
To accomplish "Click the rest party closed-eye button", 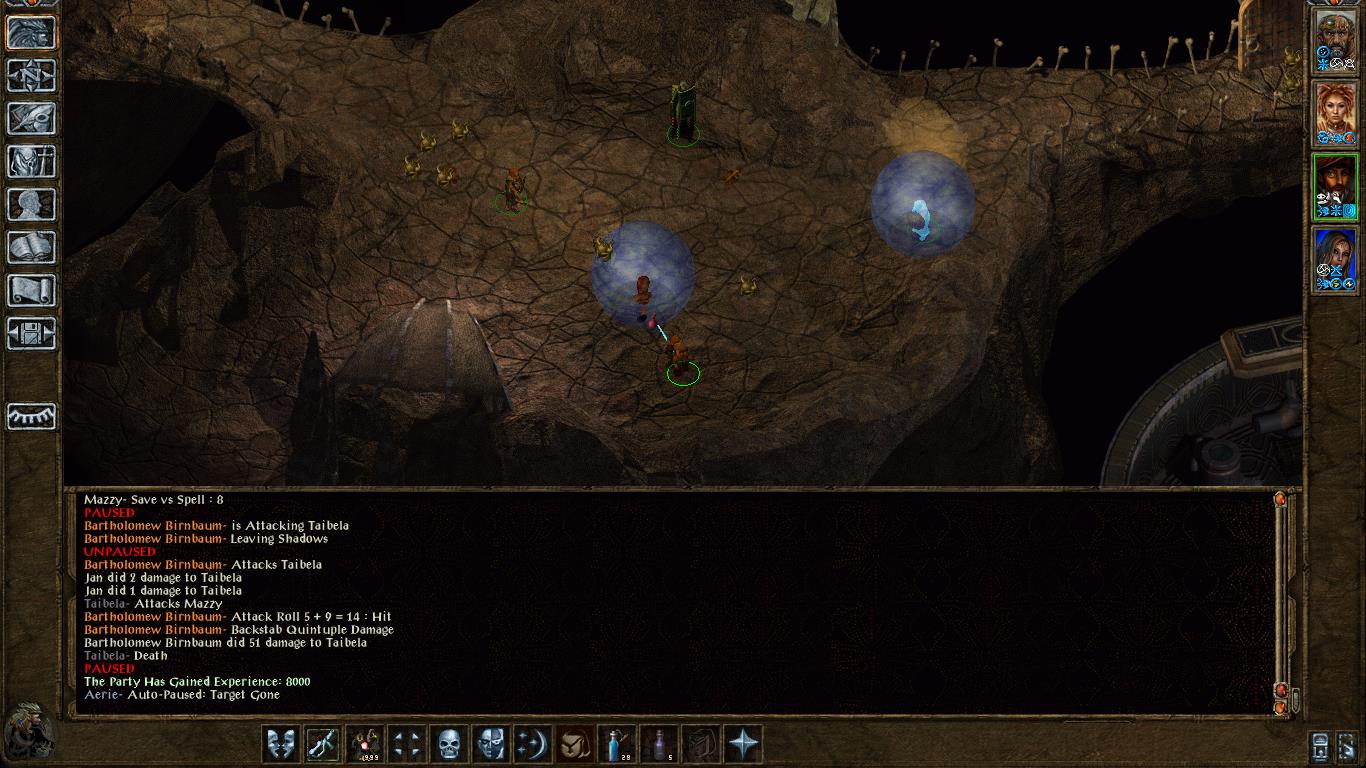I will pos(32,416).
